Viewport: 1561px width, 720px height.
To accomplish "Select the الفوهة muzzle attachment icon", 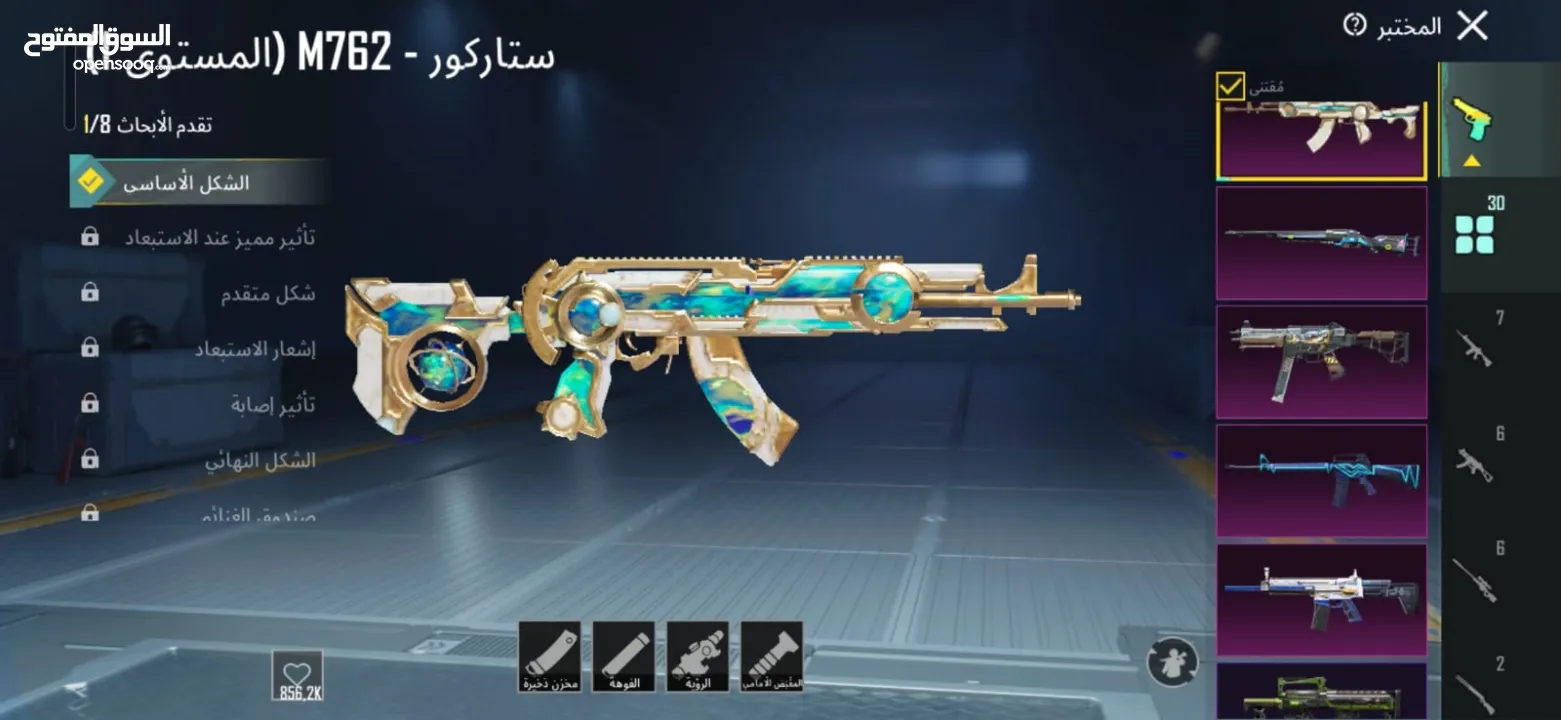I will [624, 656].
